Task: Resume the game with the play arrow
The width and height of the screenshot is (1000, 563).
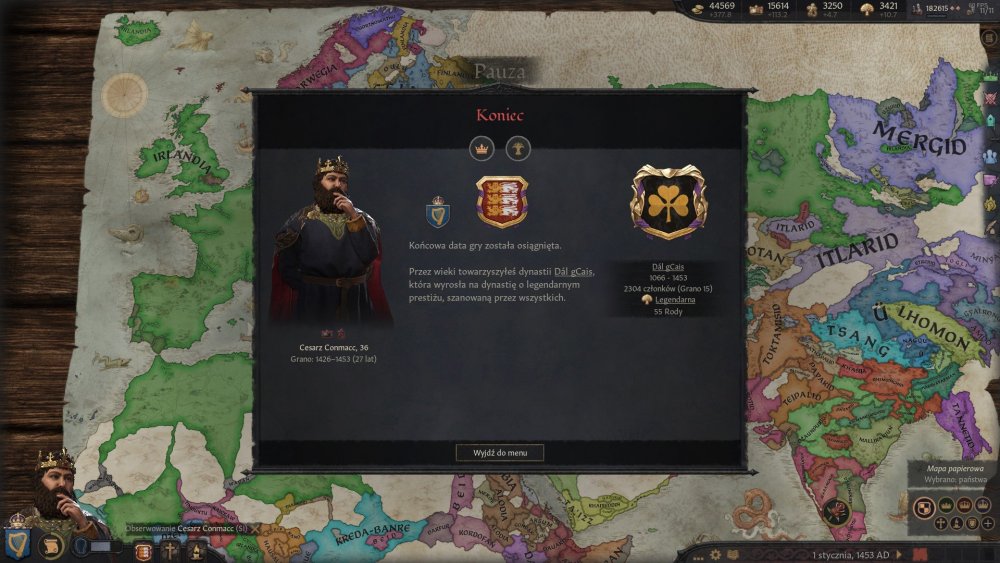Action: [898, 554]
